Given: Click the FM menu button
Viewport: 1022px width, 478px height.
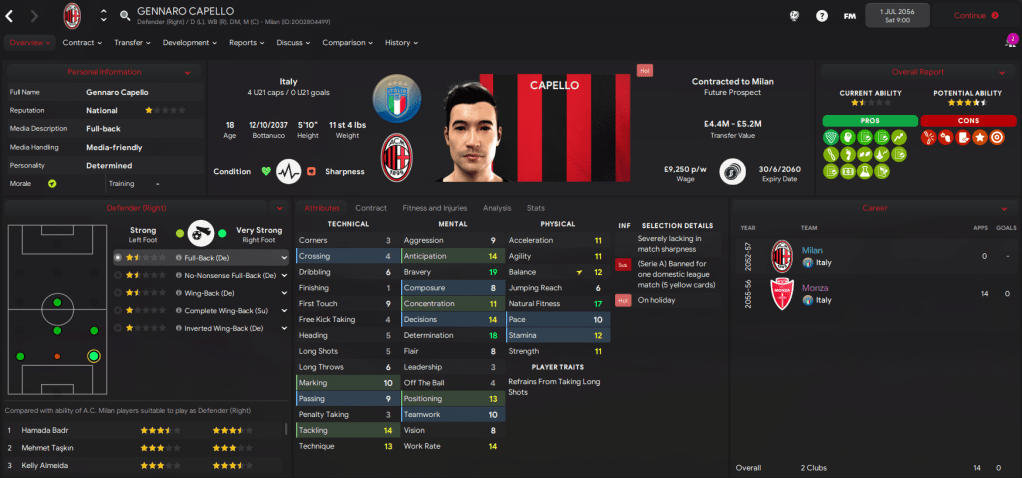Looking at the screenshot, I should [x=850, y=16].
